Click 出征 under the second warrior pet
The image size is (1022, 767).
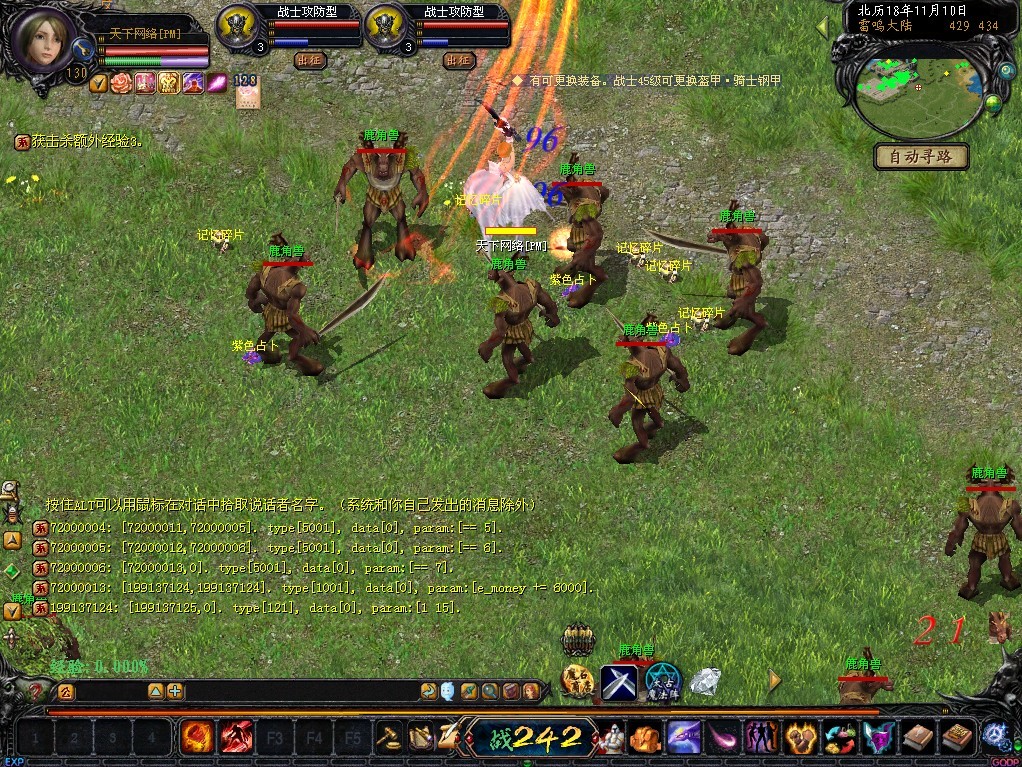click(458, 60)
